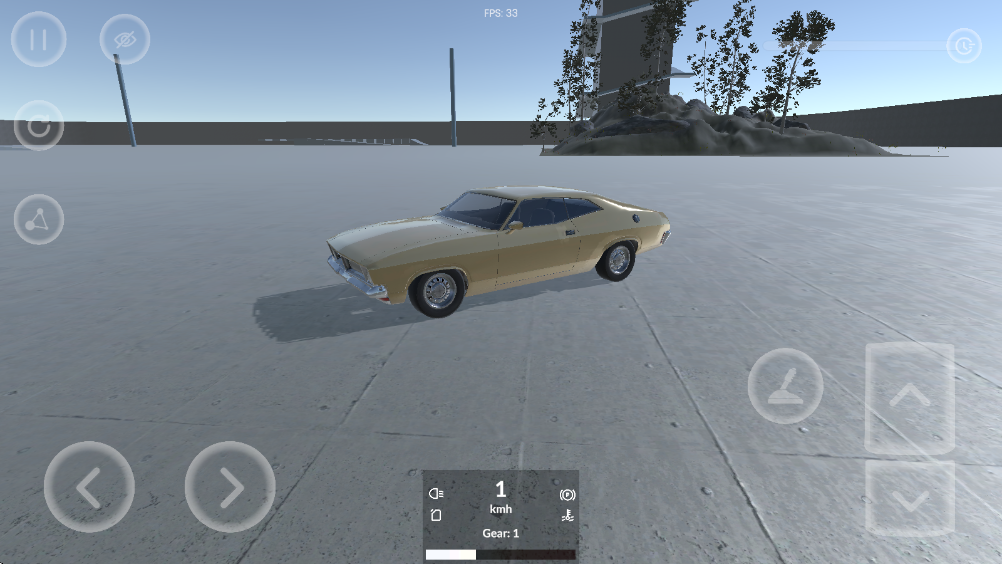1002x564 pixels.
Task: Steer left with the left arrow
Action: (x=89, y=487)
